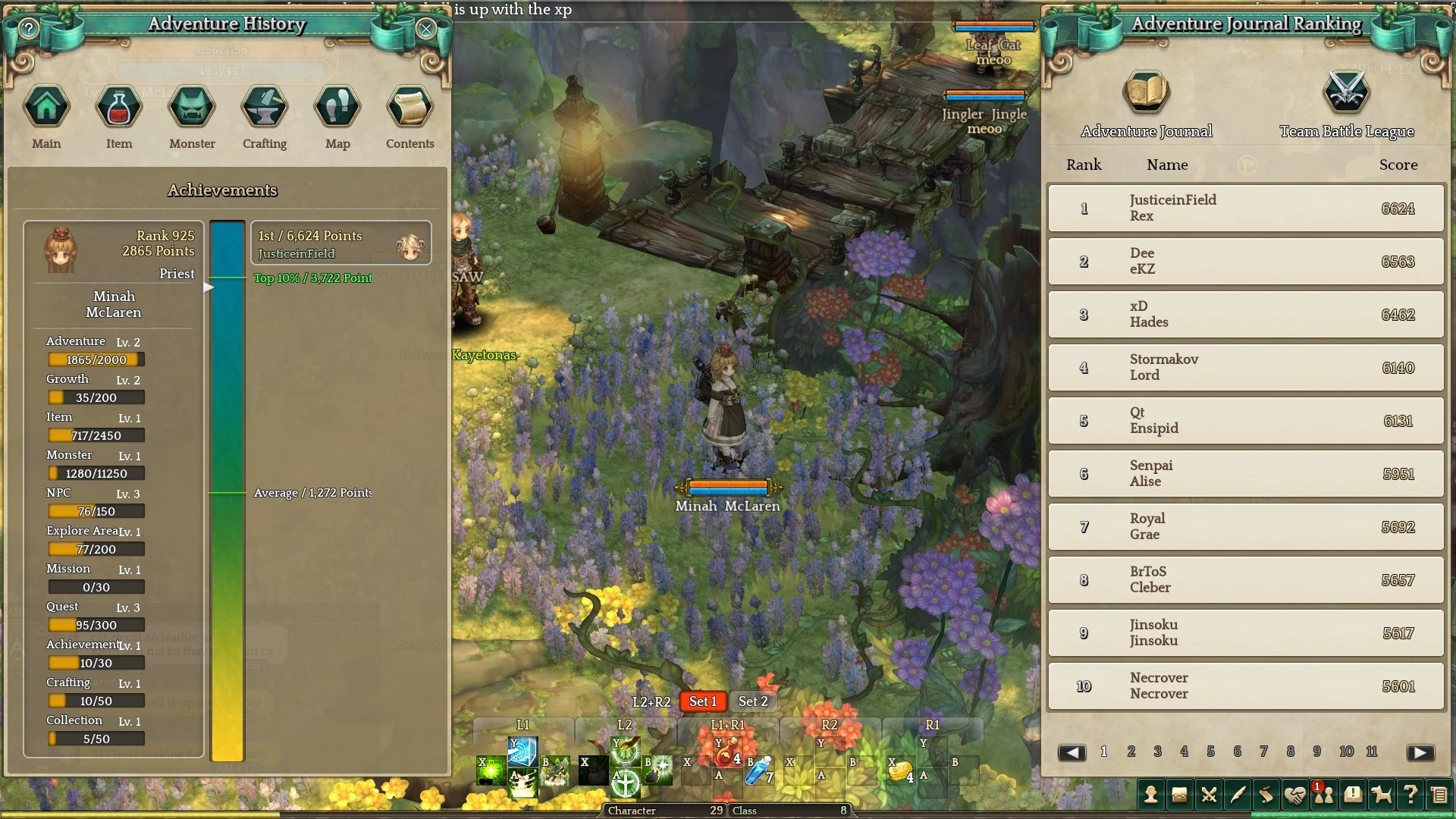Advance to the next ranking page arrow
This screenshot has width=1456, height=819.
1420,752
